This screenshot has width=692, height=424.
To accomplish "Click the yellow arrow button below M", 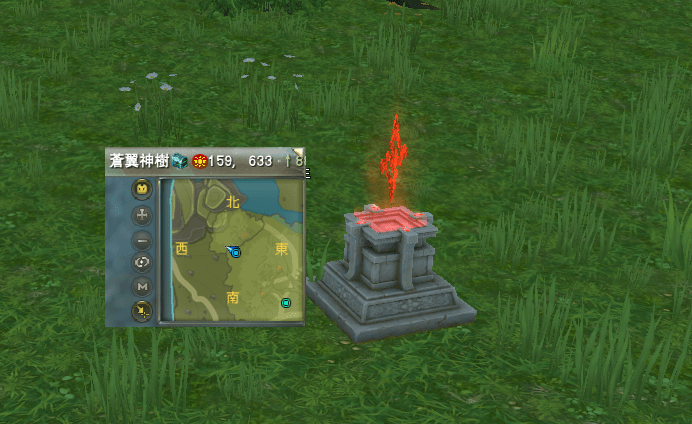I will pos(142,311).
